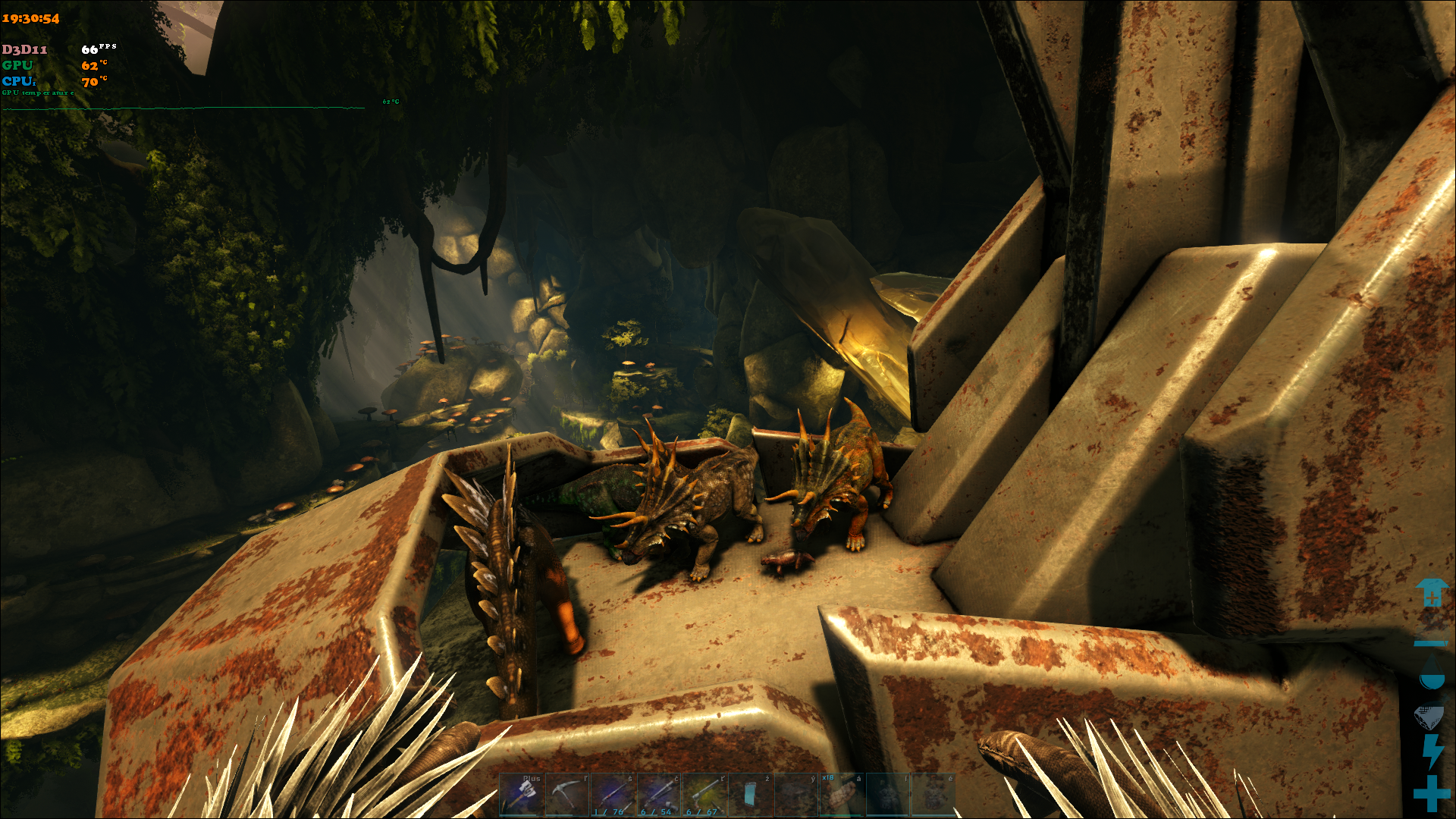Select the metal hatchet hotbar slot

click(522, 795)
